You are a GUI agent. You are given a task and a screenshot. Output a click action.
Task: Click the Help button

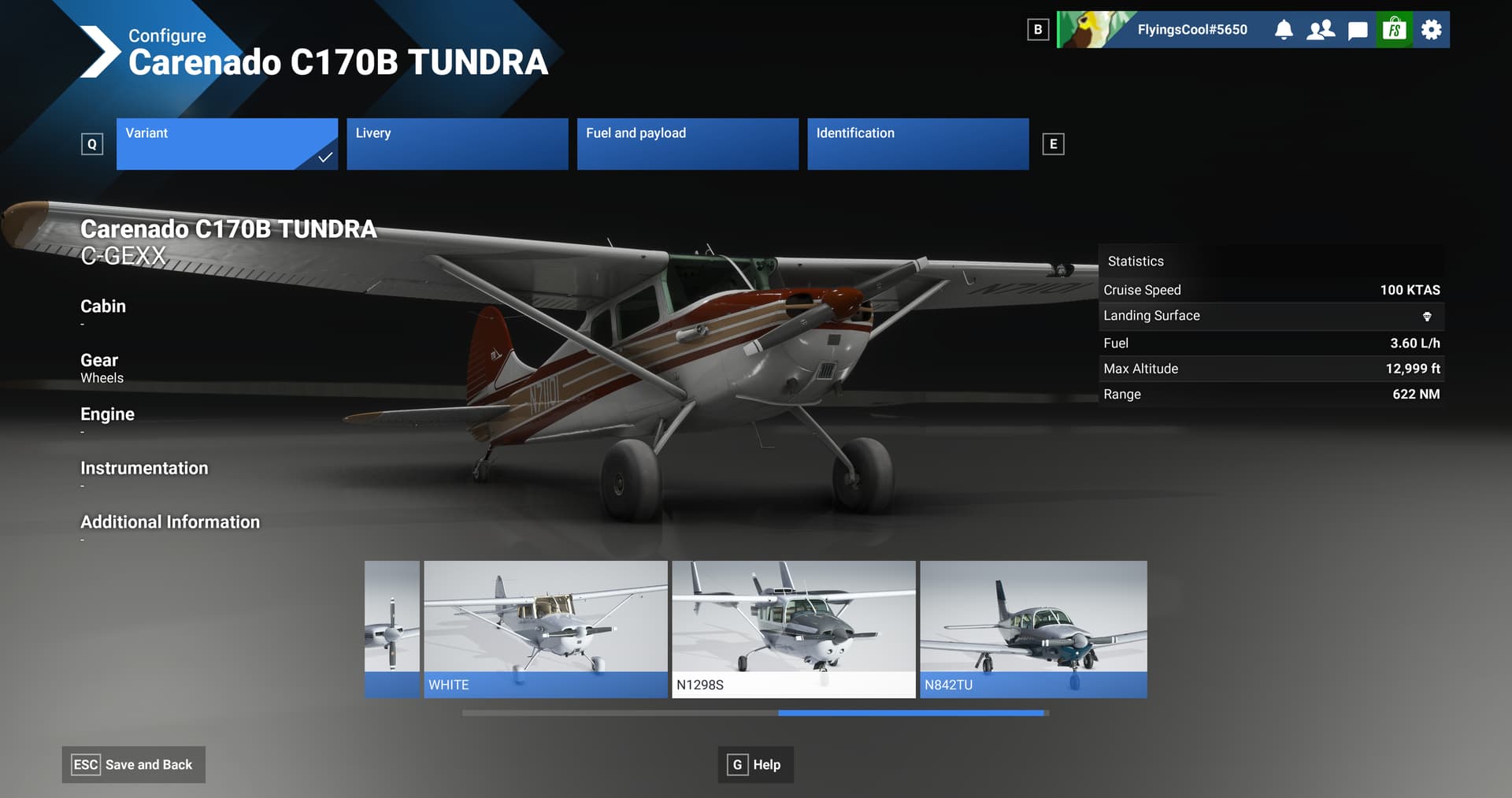[x=754, y=764]
